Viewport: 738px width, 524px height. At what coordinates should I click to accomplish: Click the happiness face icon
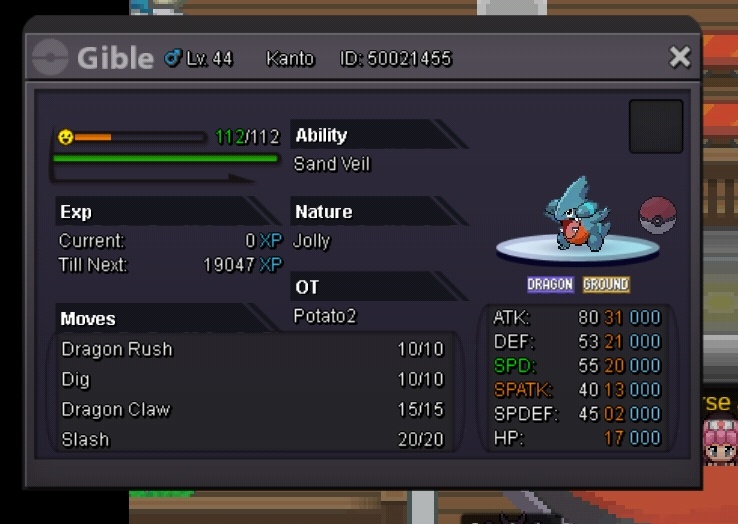[66, 136]
